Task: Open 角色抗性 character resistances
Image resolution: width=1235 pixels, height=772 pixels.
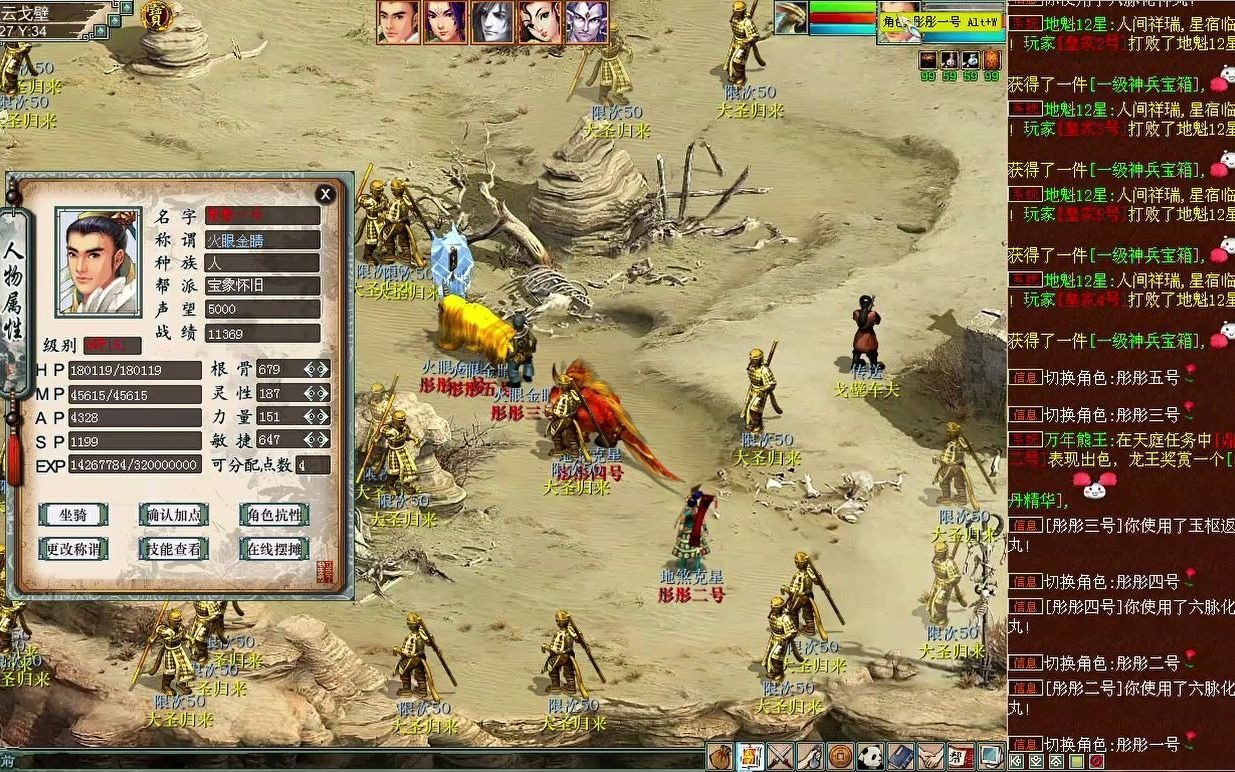Action: [273, 515]
